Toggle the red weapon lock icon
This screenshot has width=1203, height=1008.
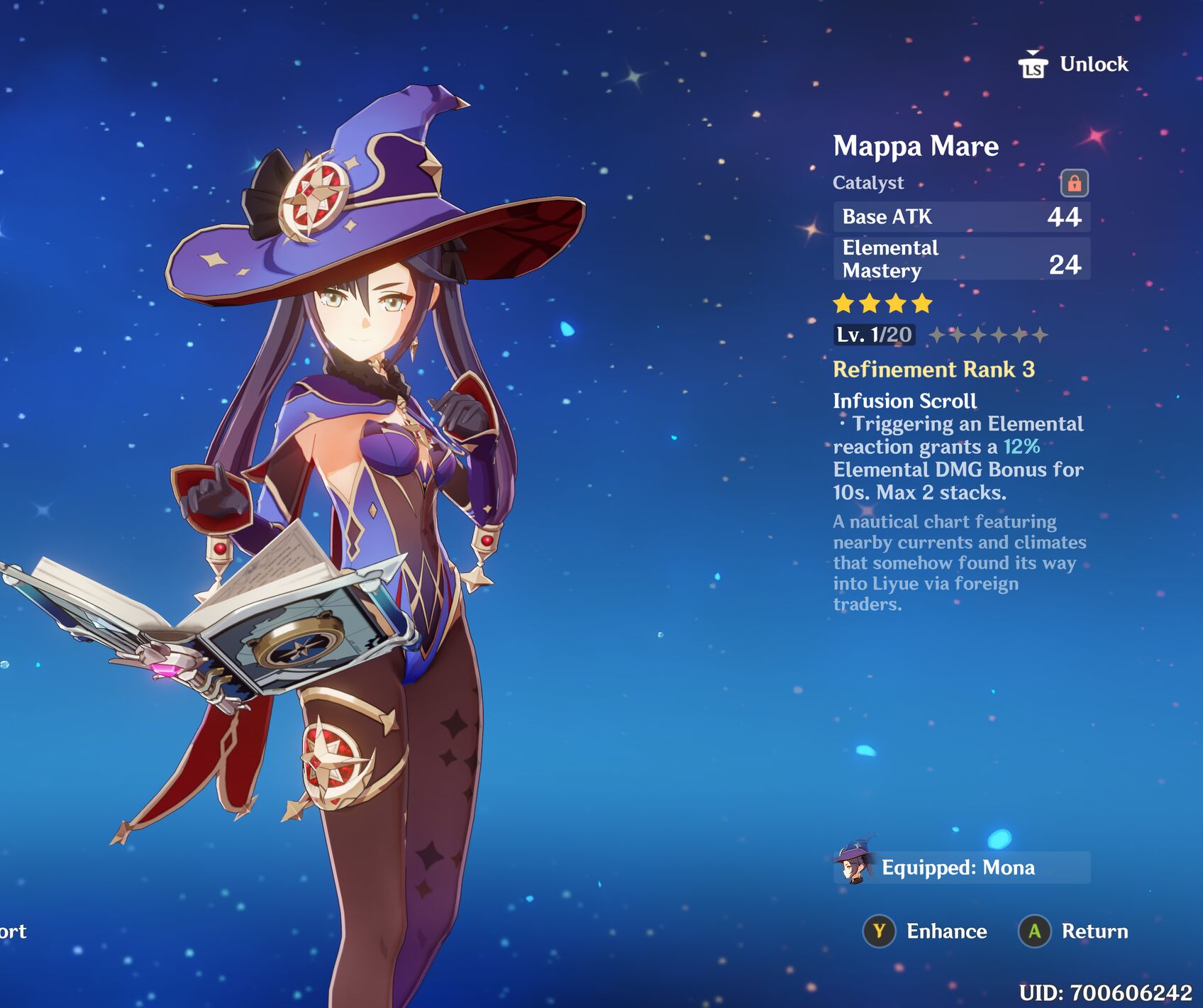pos(1074,183)
